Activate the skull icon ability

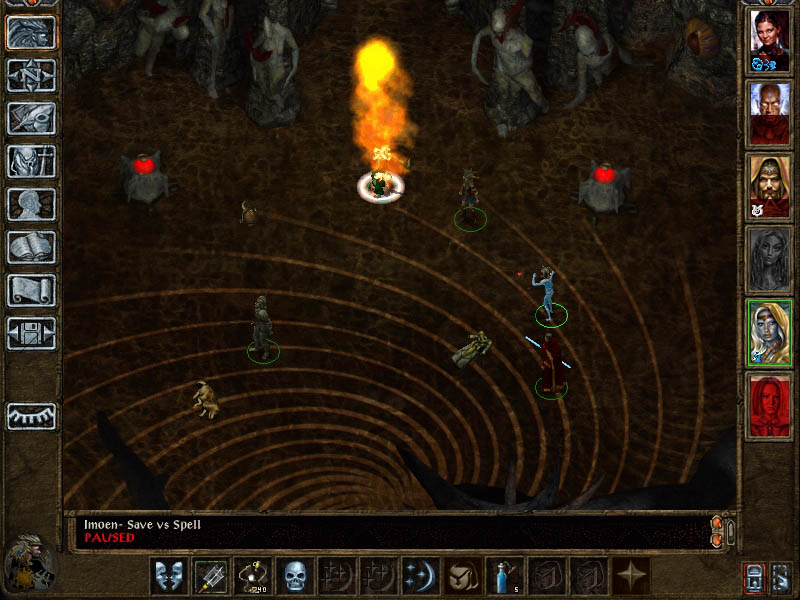293,576
